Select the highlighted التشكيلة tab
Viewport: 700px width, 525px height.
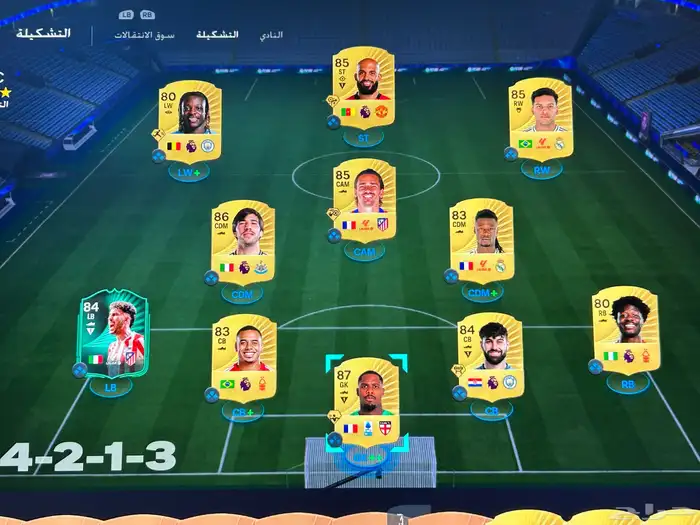[x=217, y=35]
